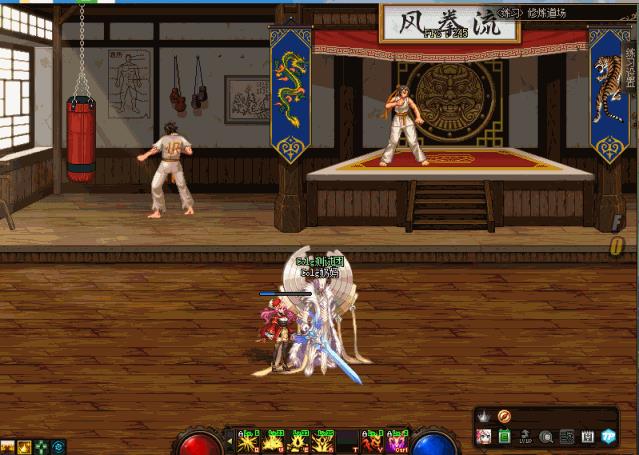Open the magnifying glass search icon
Image resolution: width=639 pixels, height=455 pixels.
click(x=546, y=437)
